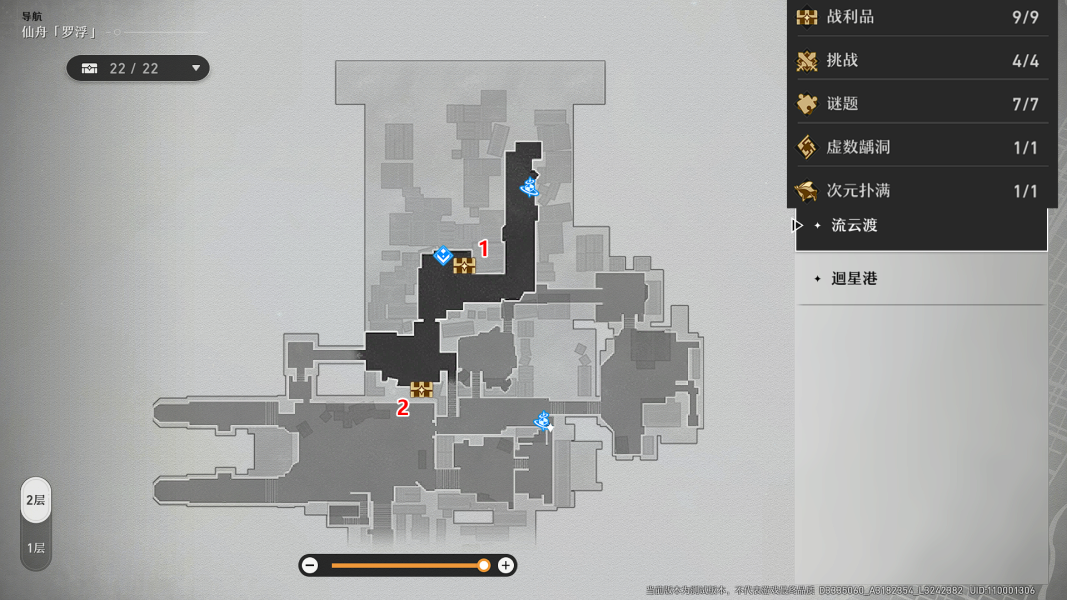Open the treasure chest 22/22 dropdown
The height and width of the screenshot is (600, 1067).
138,68
